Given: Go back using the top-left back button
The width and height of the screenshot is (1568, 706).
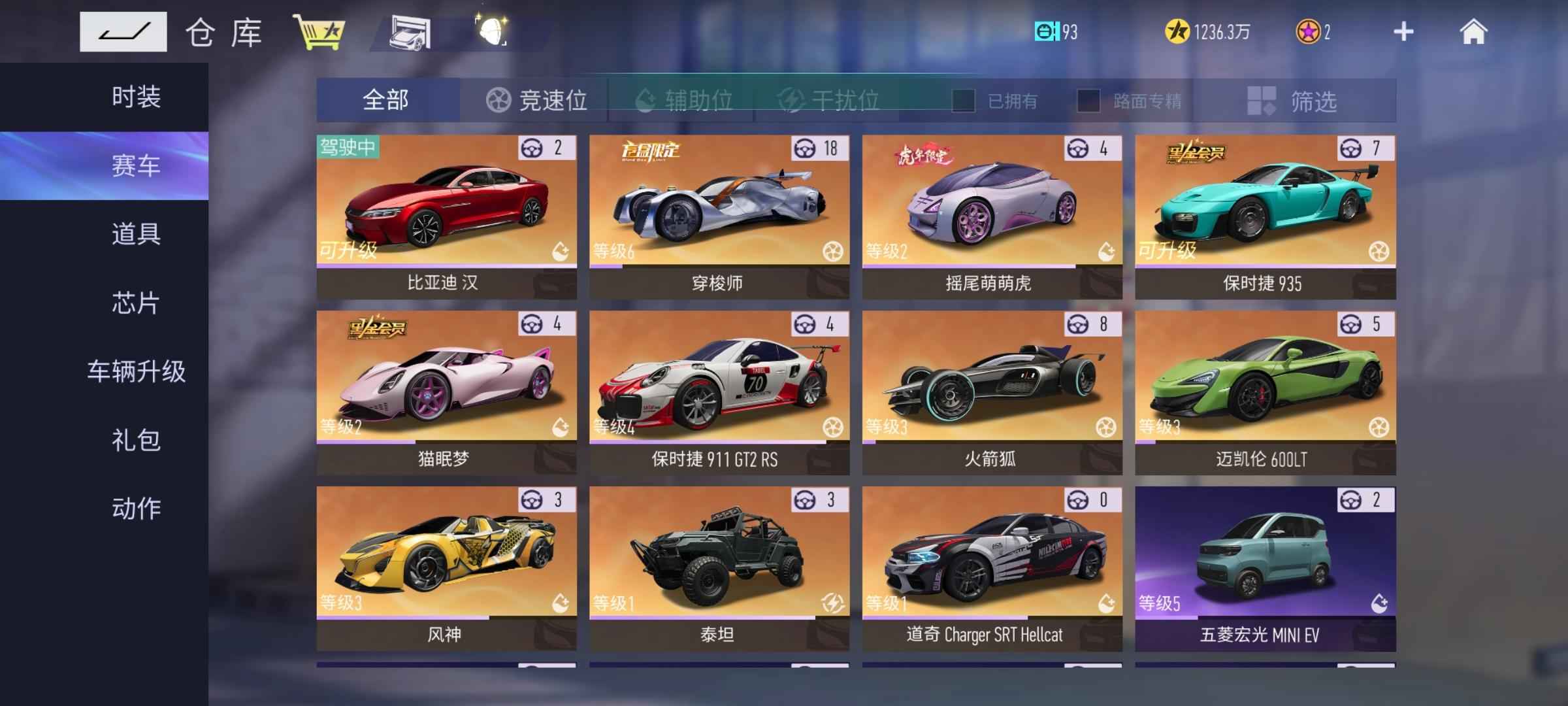Looking at the screenshot, I should (x=123, y=31).
